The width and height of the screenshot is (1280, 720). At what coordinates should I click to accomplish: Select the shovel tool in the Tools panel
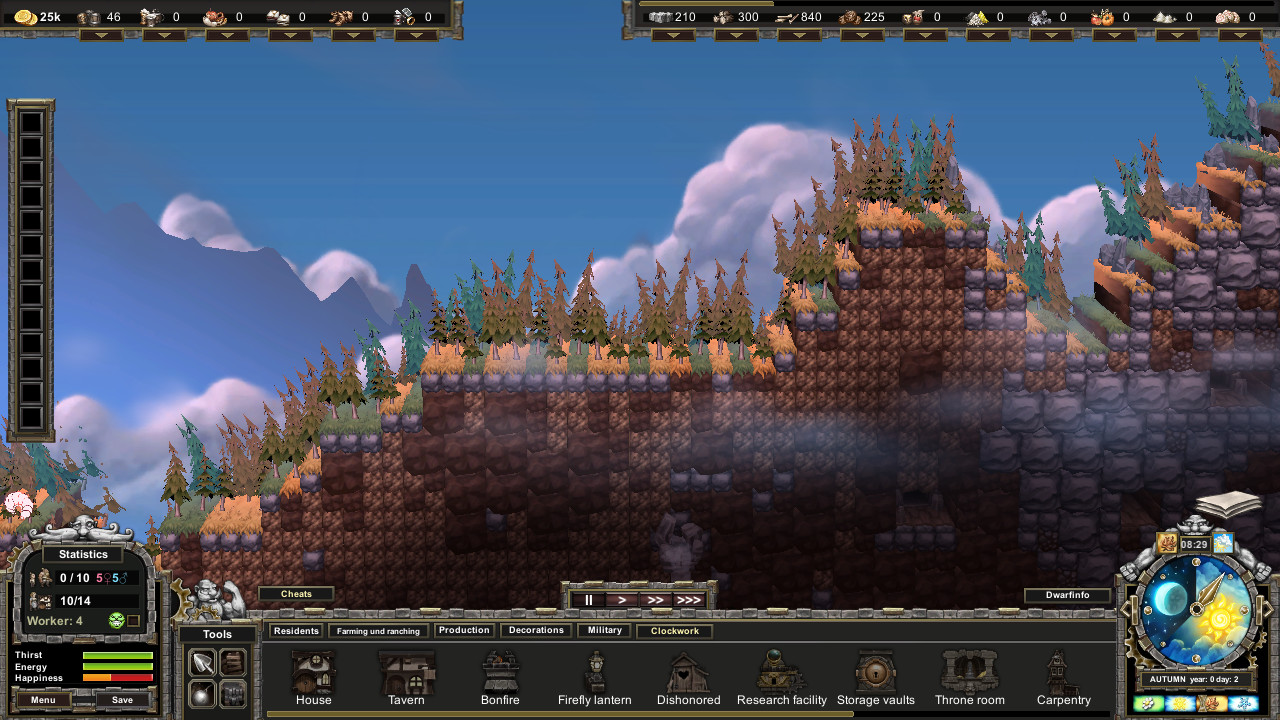pos(202,663)
